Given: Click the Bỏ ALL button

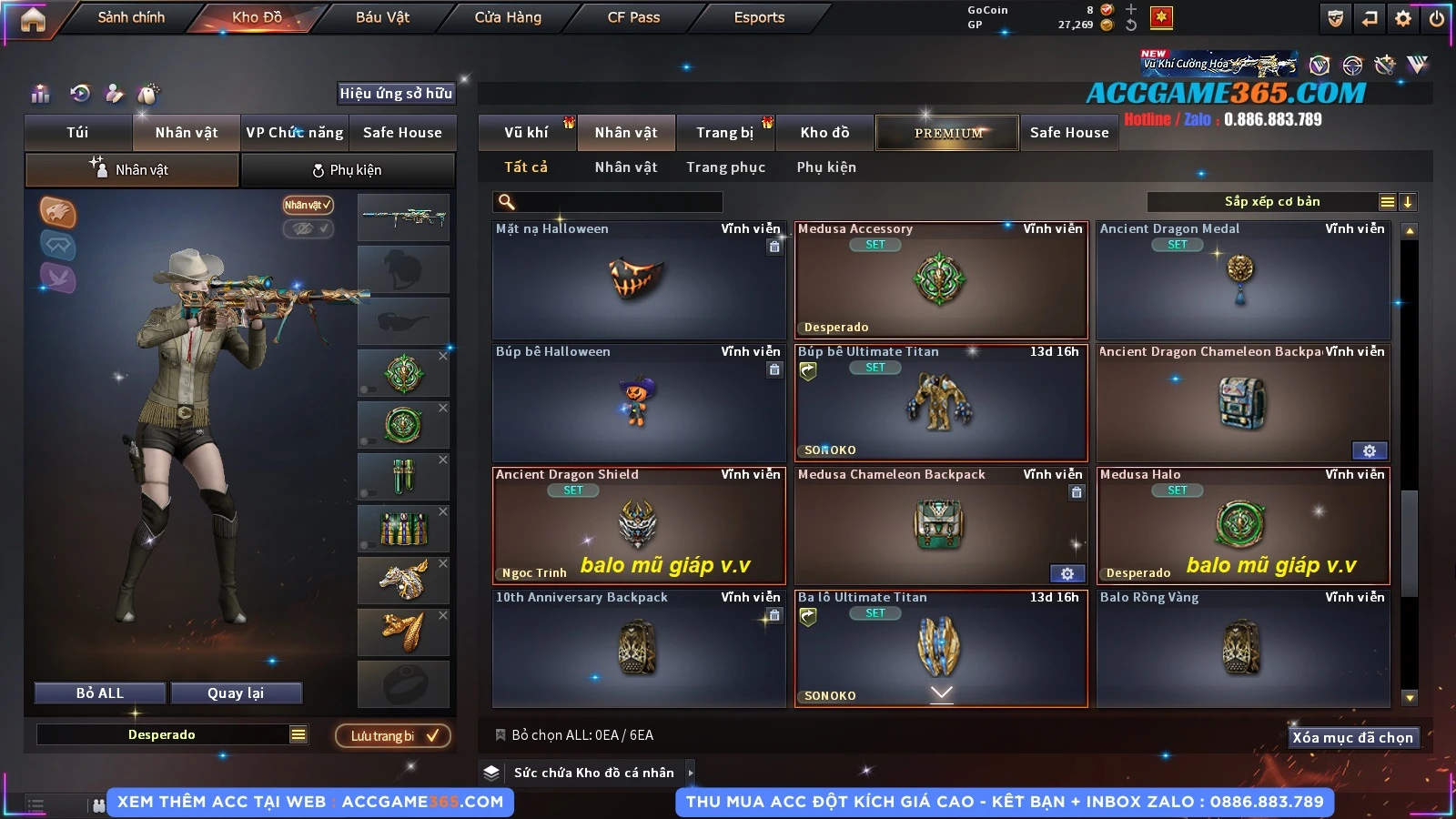Looking at the screenshot, I should (x=100, y=693).
